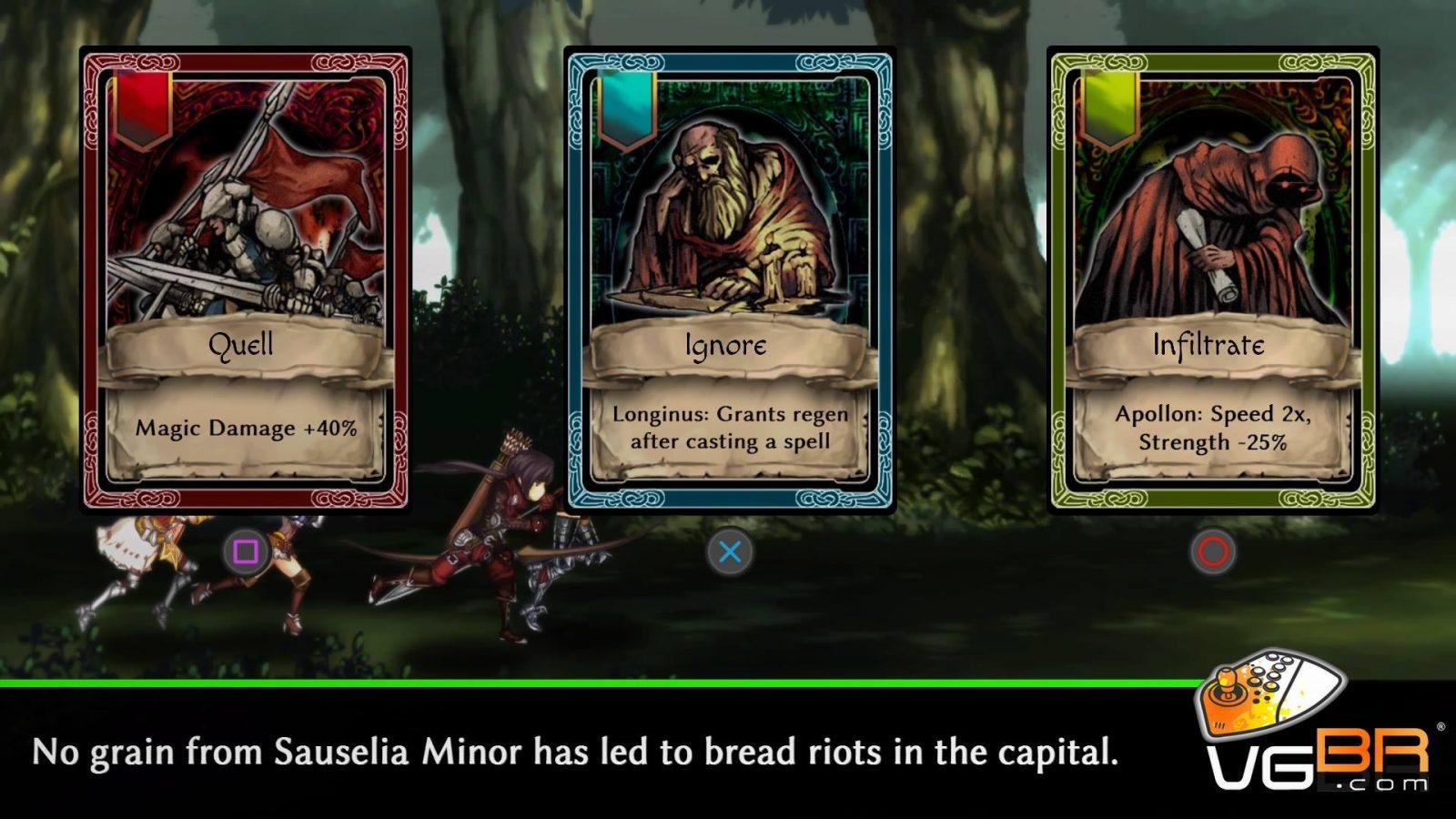Select the Ignore card
Image resolution: width=1456 pixels, height=819 pixels.
[x=729, y=280]
